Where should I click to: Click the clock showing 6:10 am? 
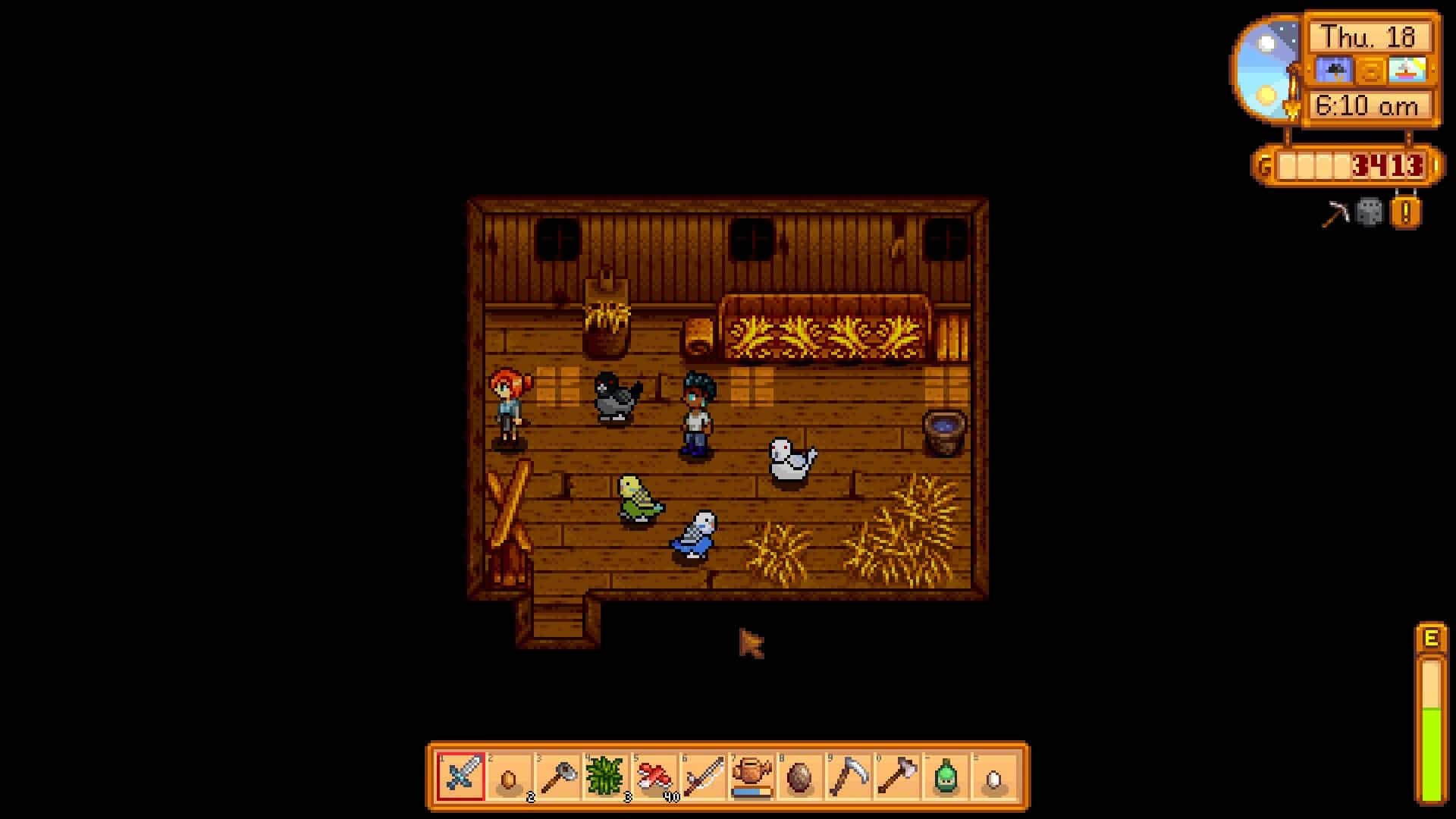click(1369, 104)
